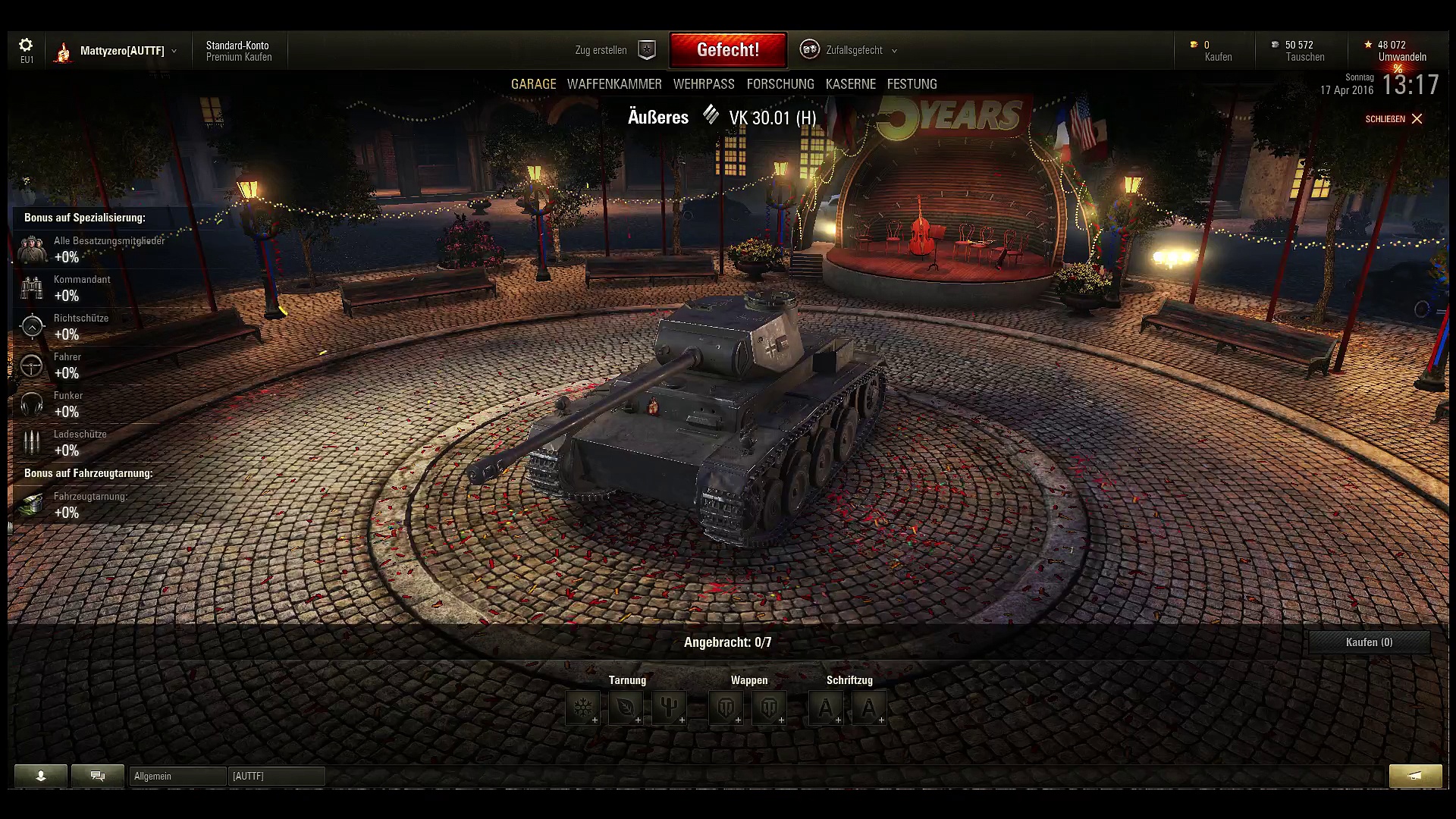Open the Waffenkammer tab
The height and width of the screenshot is (819, 1456).
(614, 84)
